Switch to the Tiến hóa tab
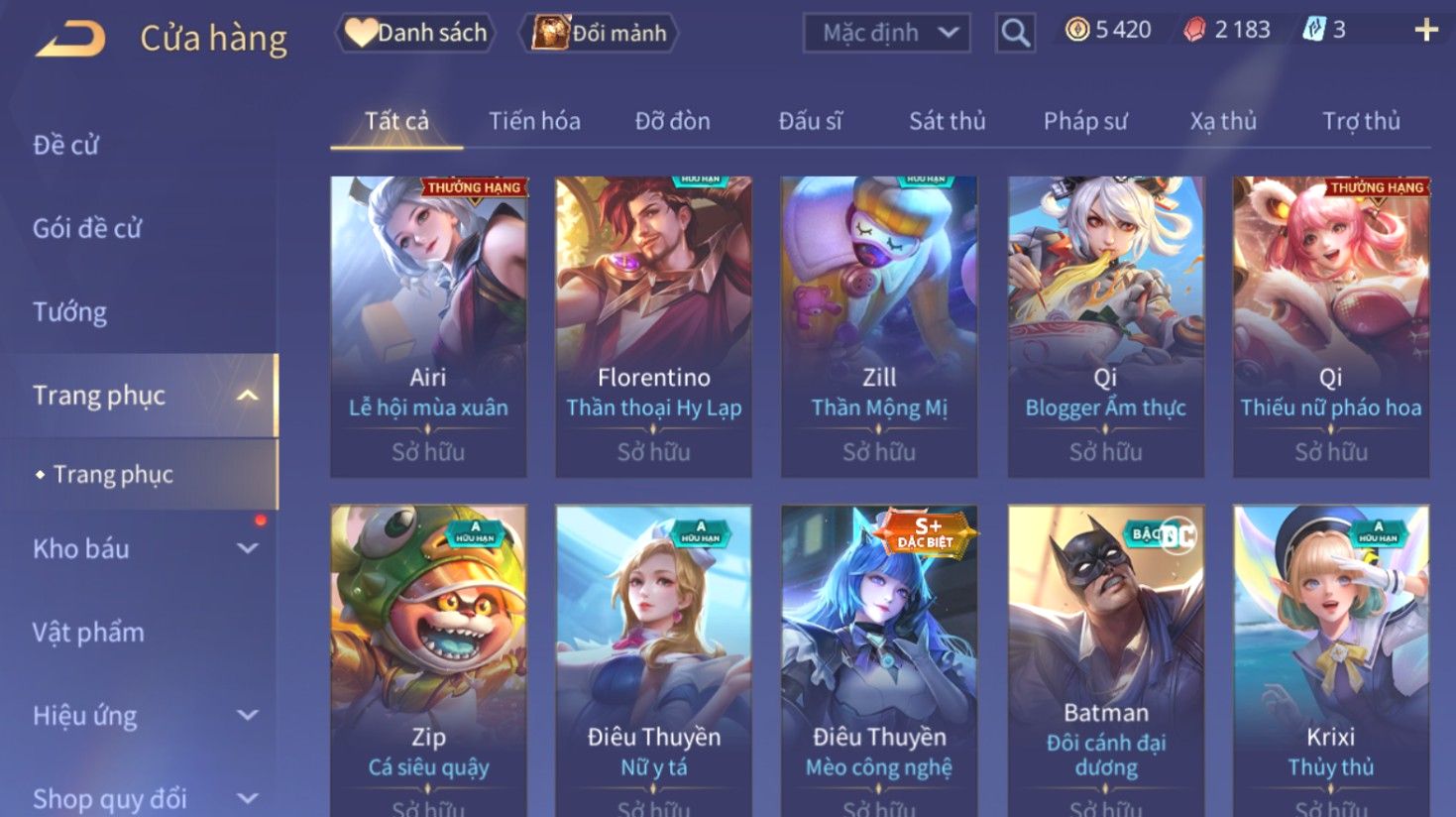This screenshot has height=817, width=1456. pos(534,121)
